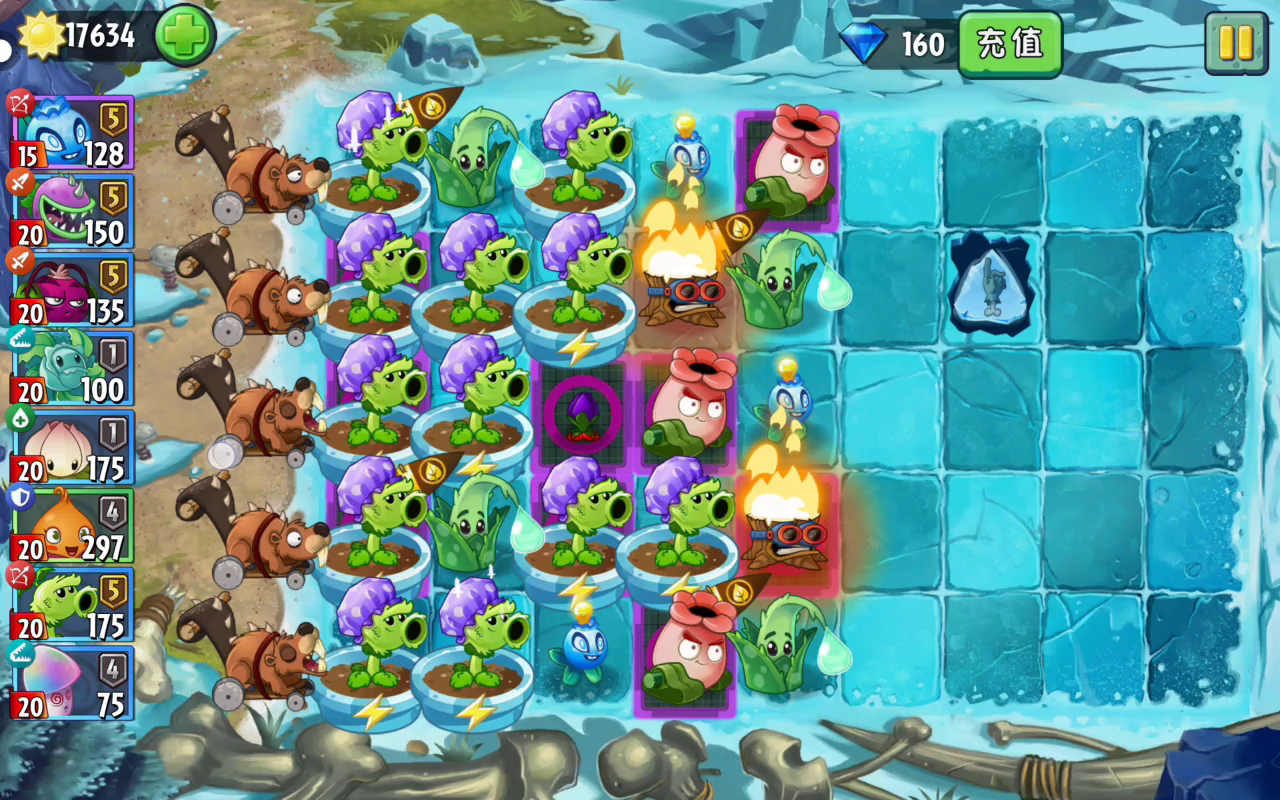This screenshot has height=800, width=1280.
Task: Open the 充值 recharge shop
Action: [1009, 44]
